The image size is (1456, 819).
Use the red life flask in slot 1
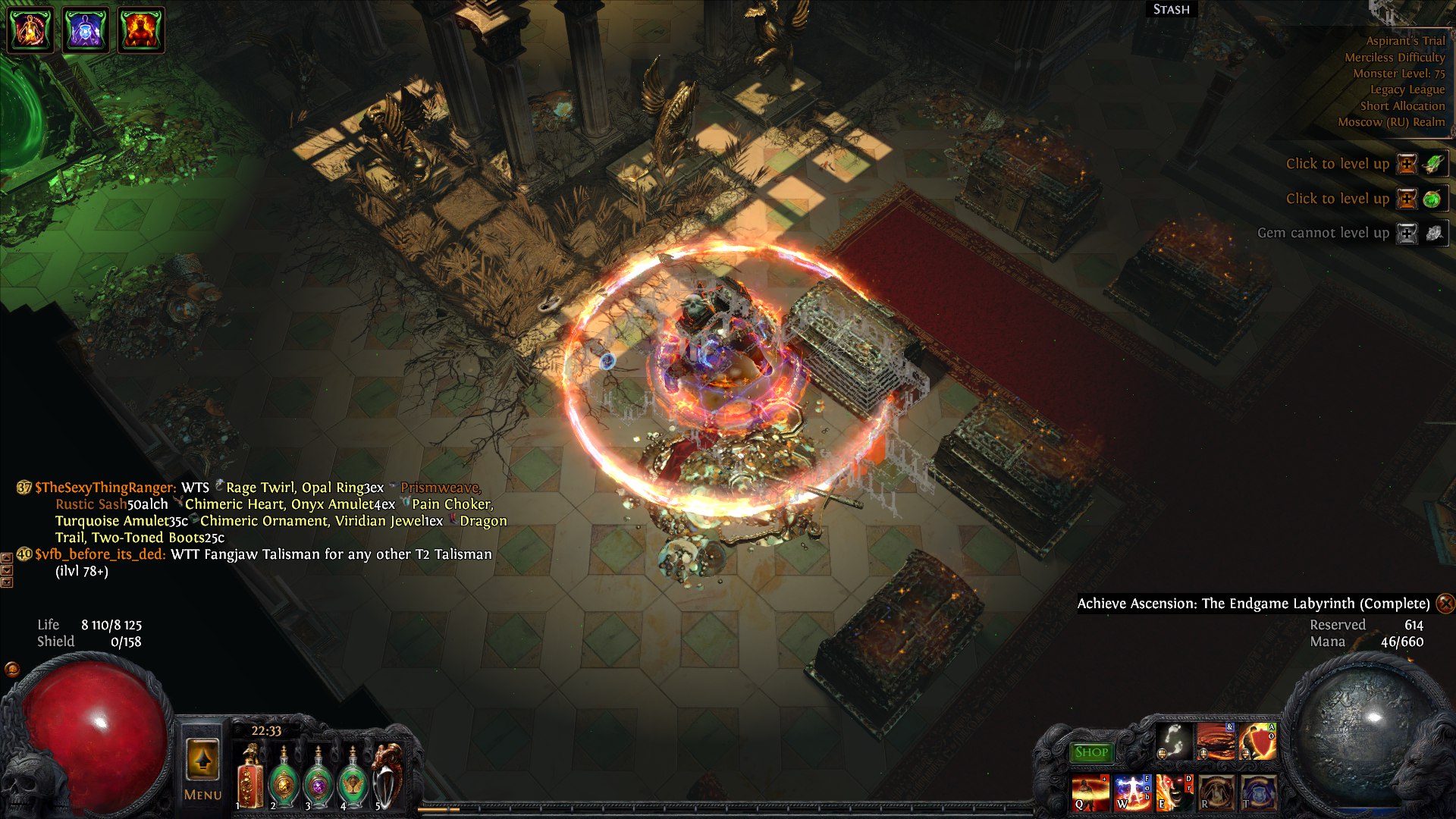pos(249,777)
